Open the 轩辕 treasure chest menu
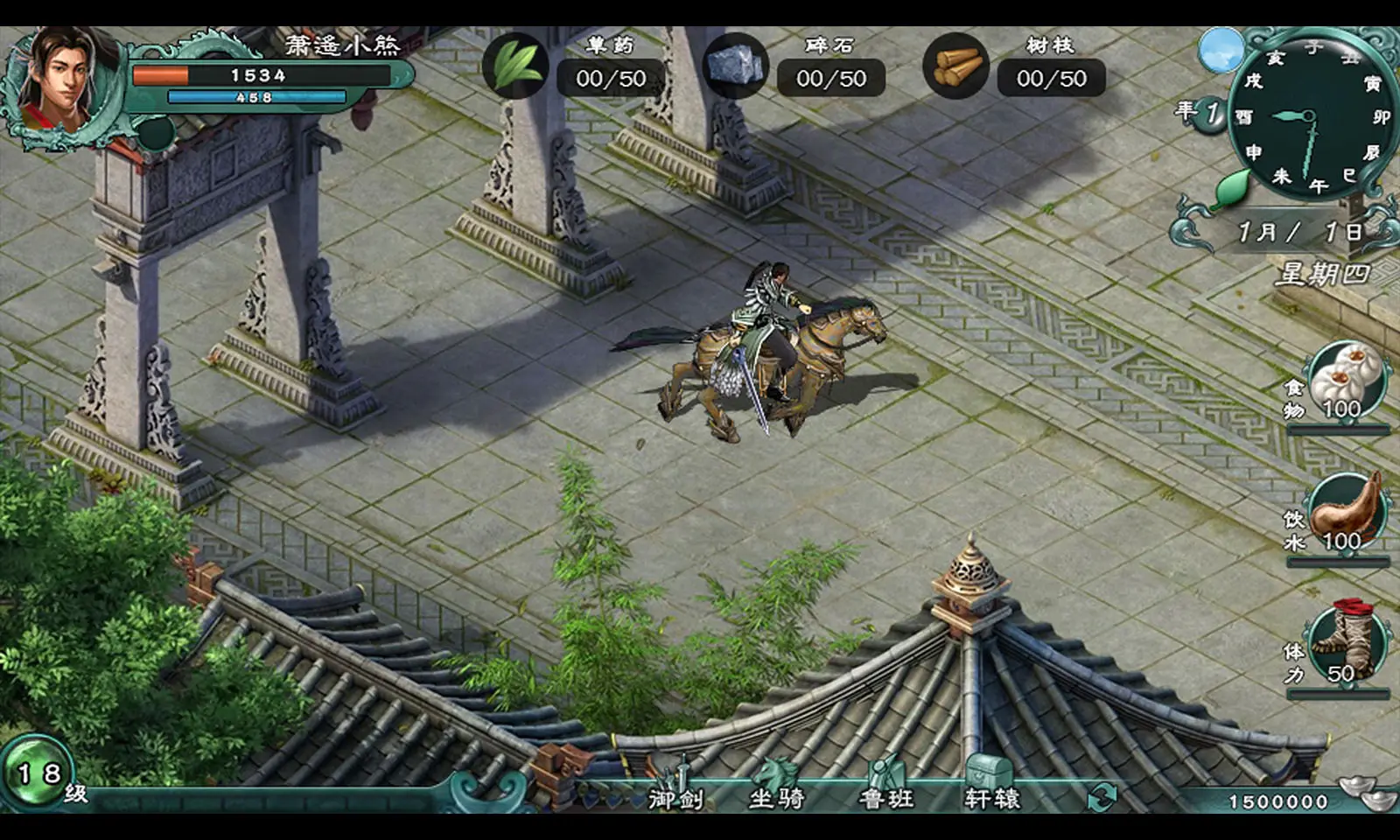The image size is (1400, 840). tap(991, 786)
